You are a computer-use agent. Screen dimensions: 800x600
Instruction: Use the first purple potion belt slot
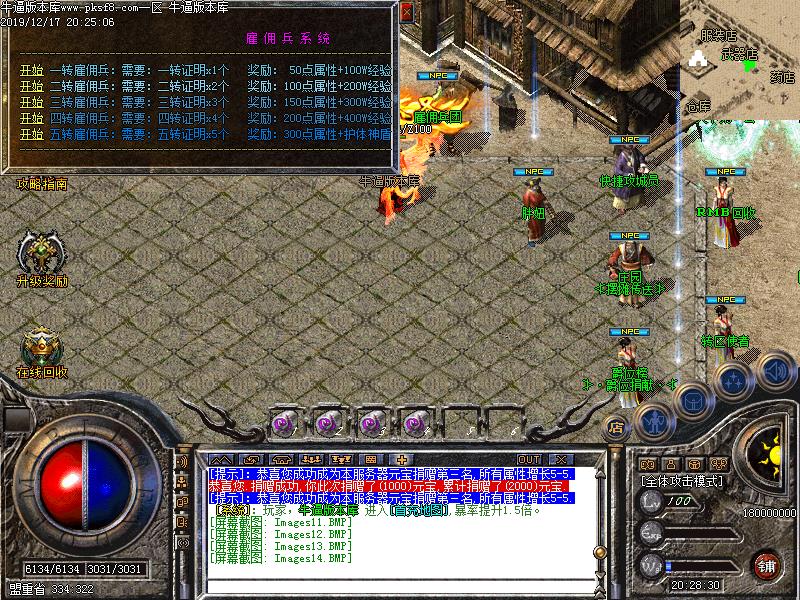tap(284, 422)
